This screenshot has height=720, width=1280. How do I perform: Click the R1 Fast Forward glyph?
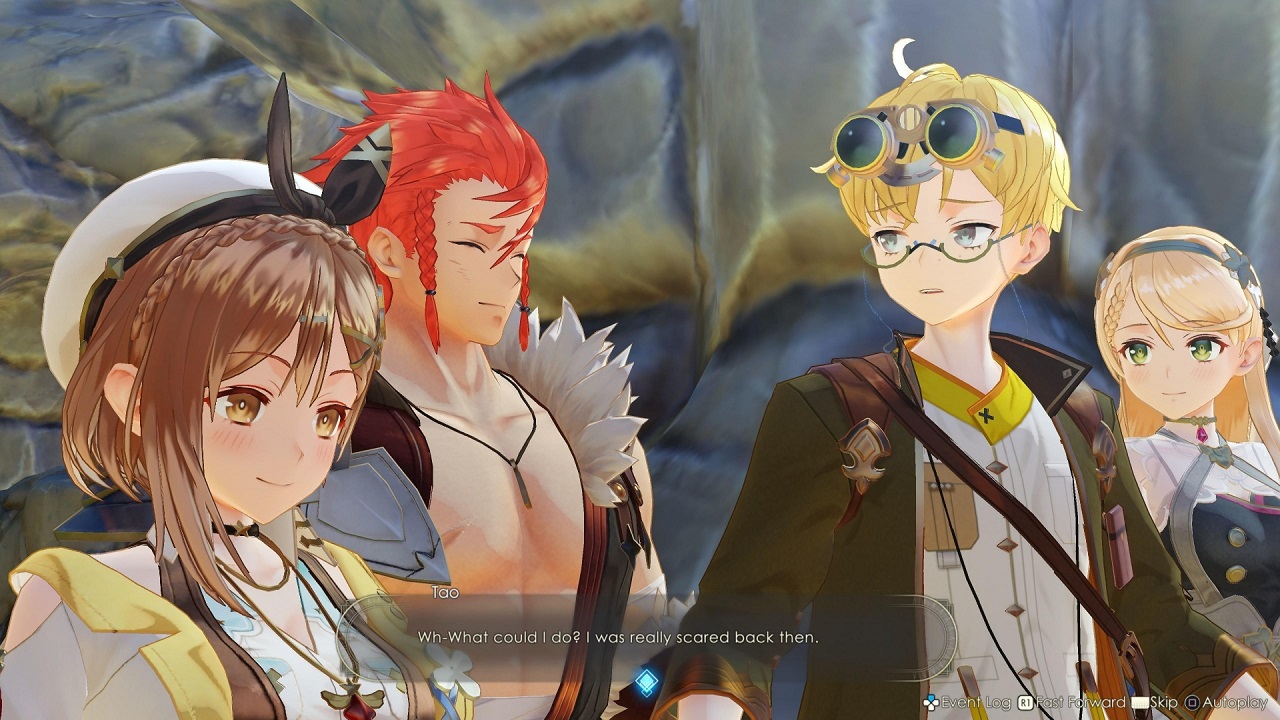(1023, 701)
